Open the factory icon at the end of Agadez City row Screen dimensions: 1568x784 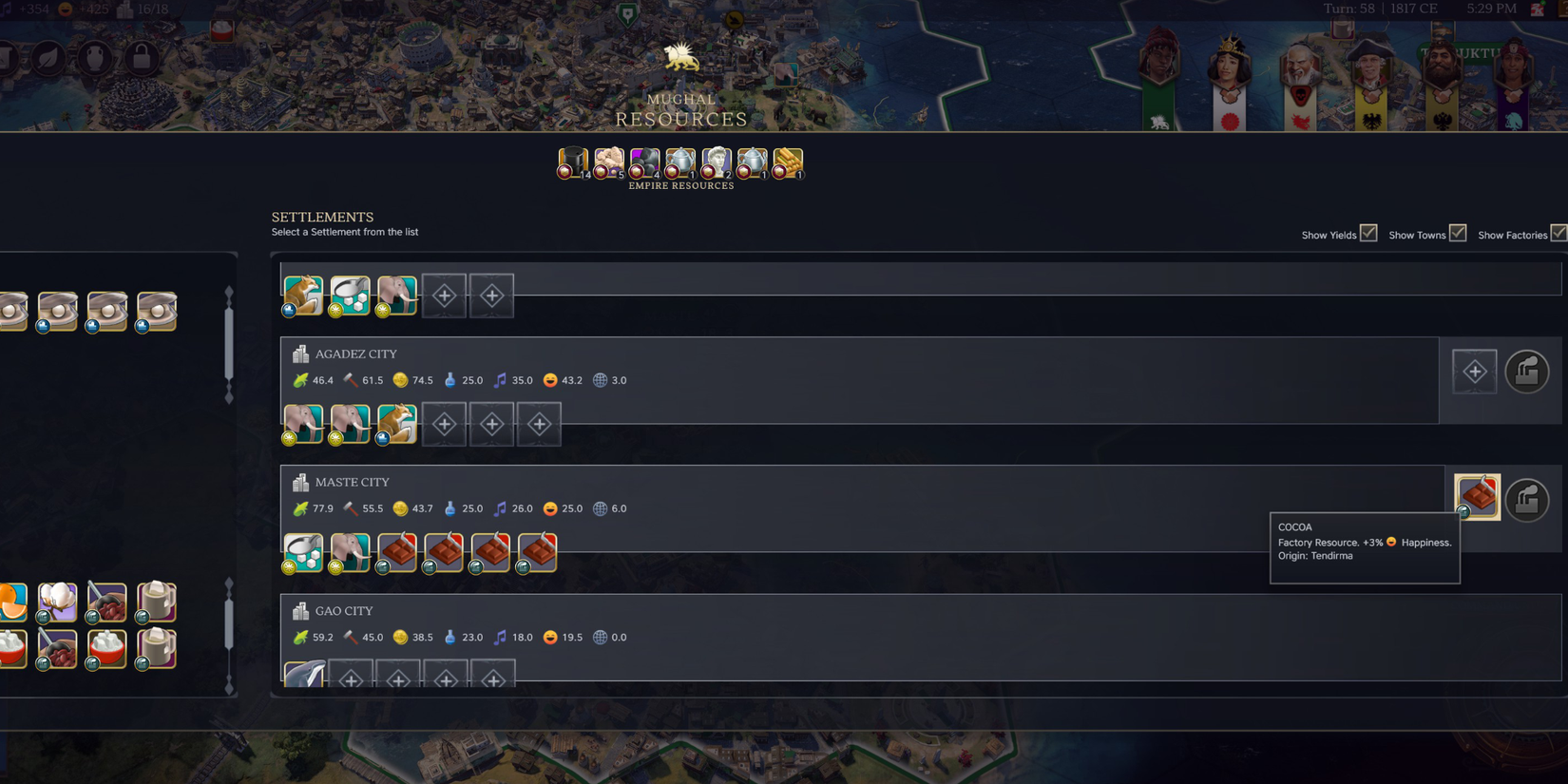click(1527, 371)
